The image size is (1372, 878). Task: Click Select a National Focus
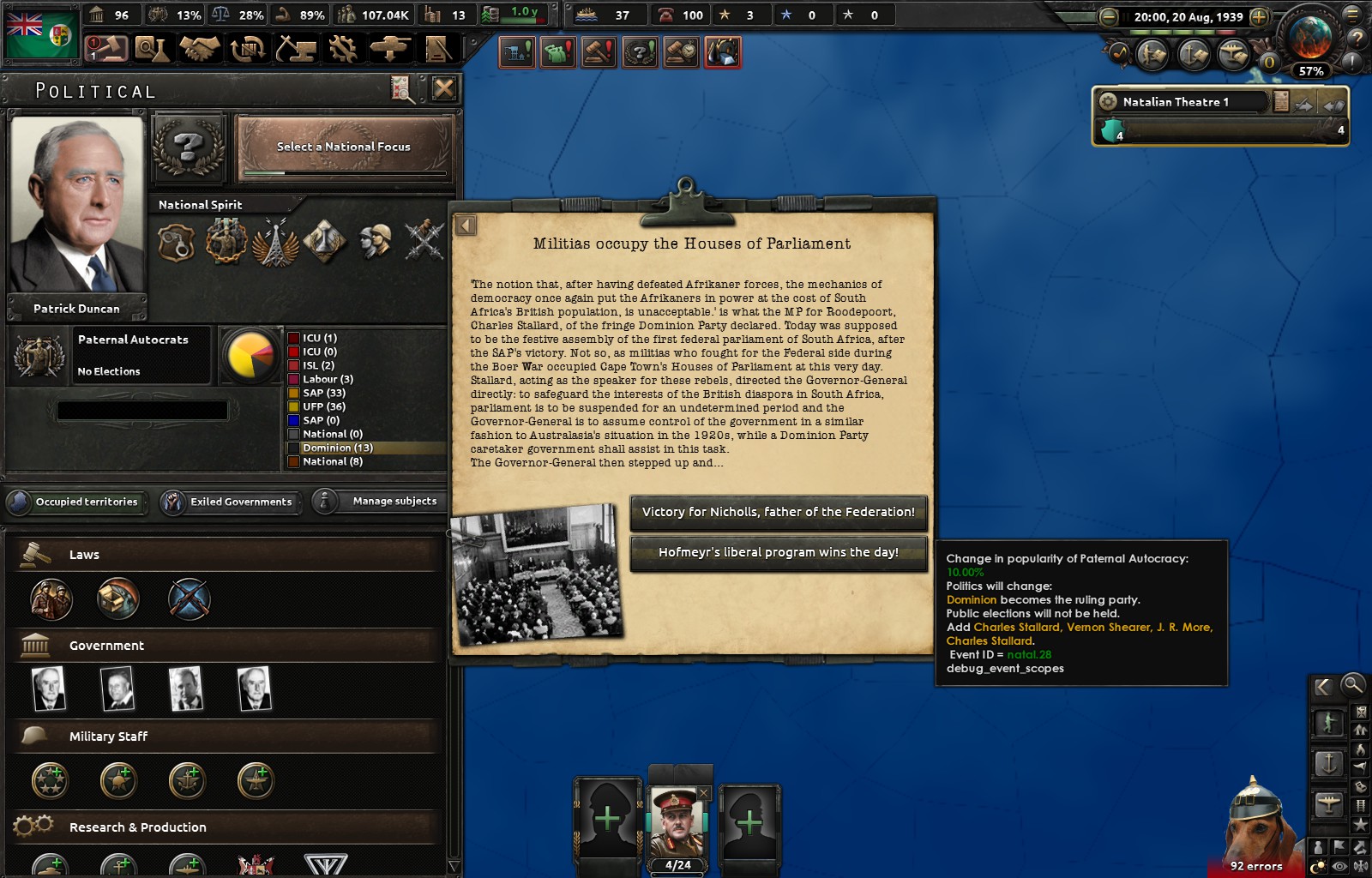[x=342, y=147]
